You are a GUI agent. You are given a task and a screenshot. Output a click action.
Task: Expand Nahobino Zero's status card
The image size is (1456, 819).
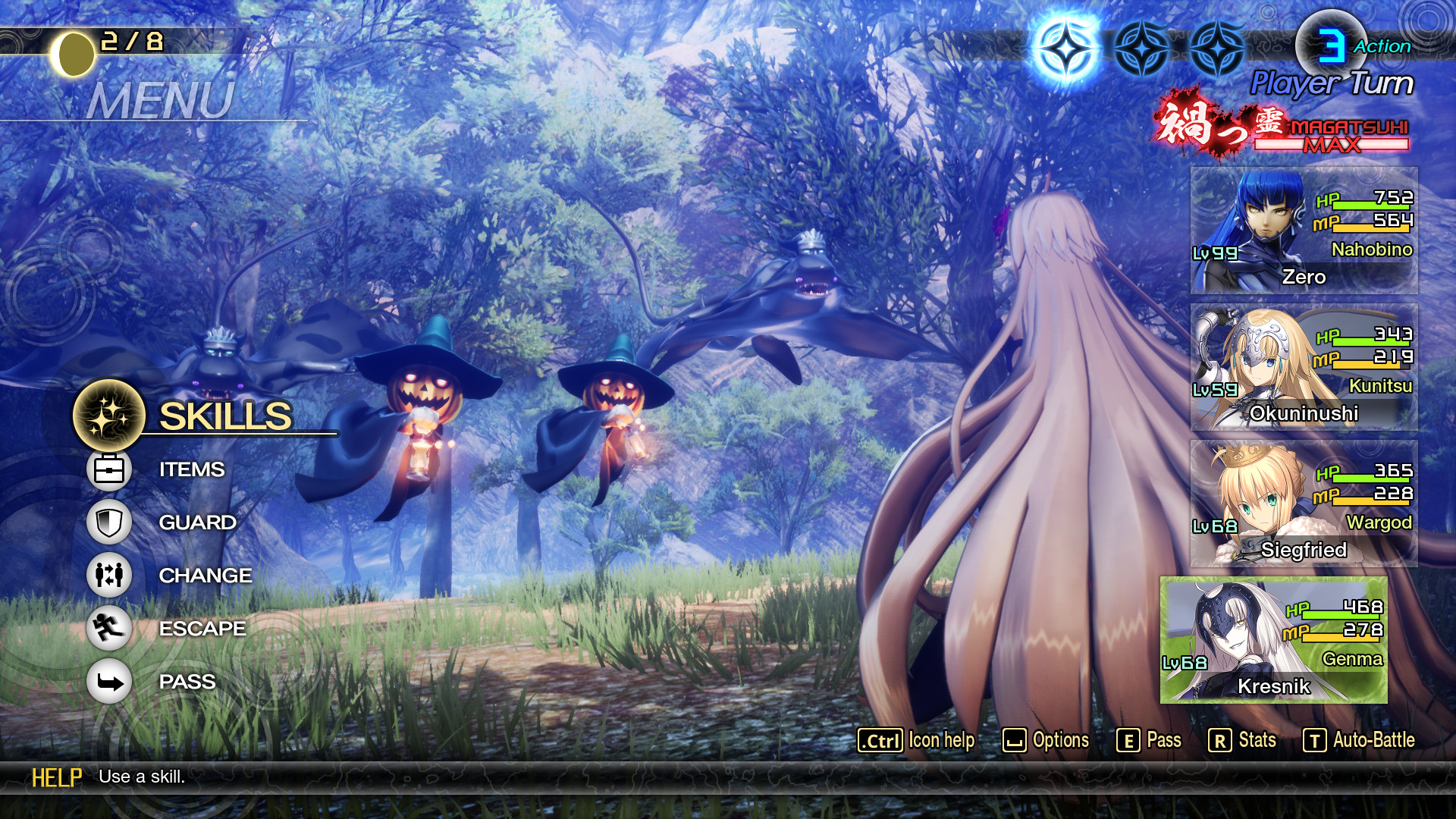1303,228
